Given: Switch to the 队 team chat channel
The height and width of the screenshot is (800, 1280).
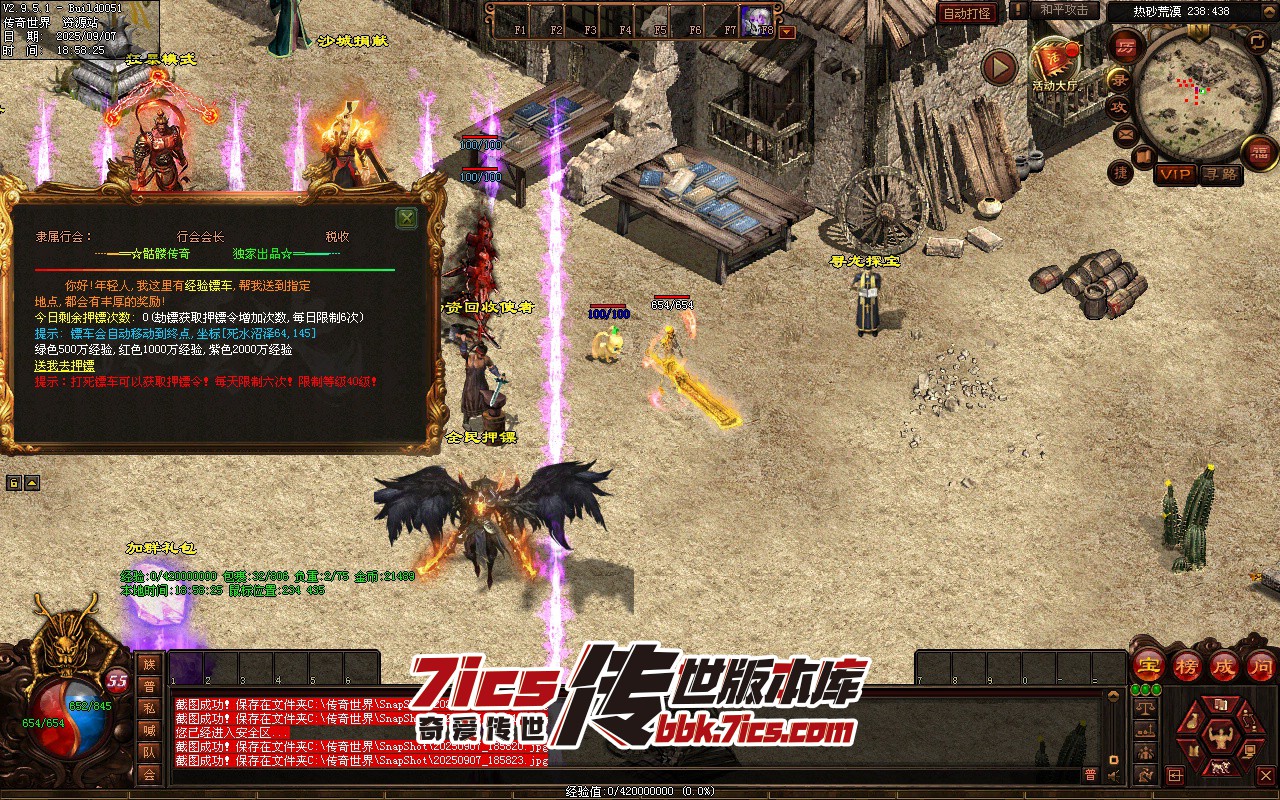Looking at the screenshot, I should tap(149, 752).
